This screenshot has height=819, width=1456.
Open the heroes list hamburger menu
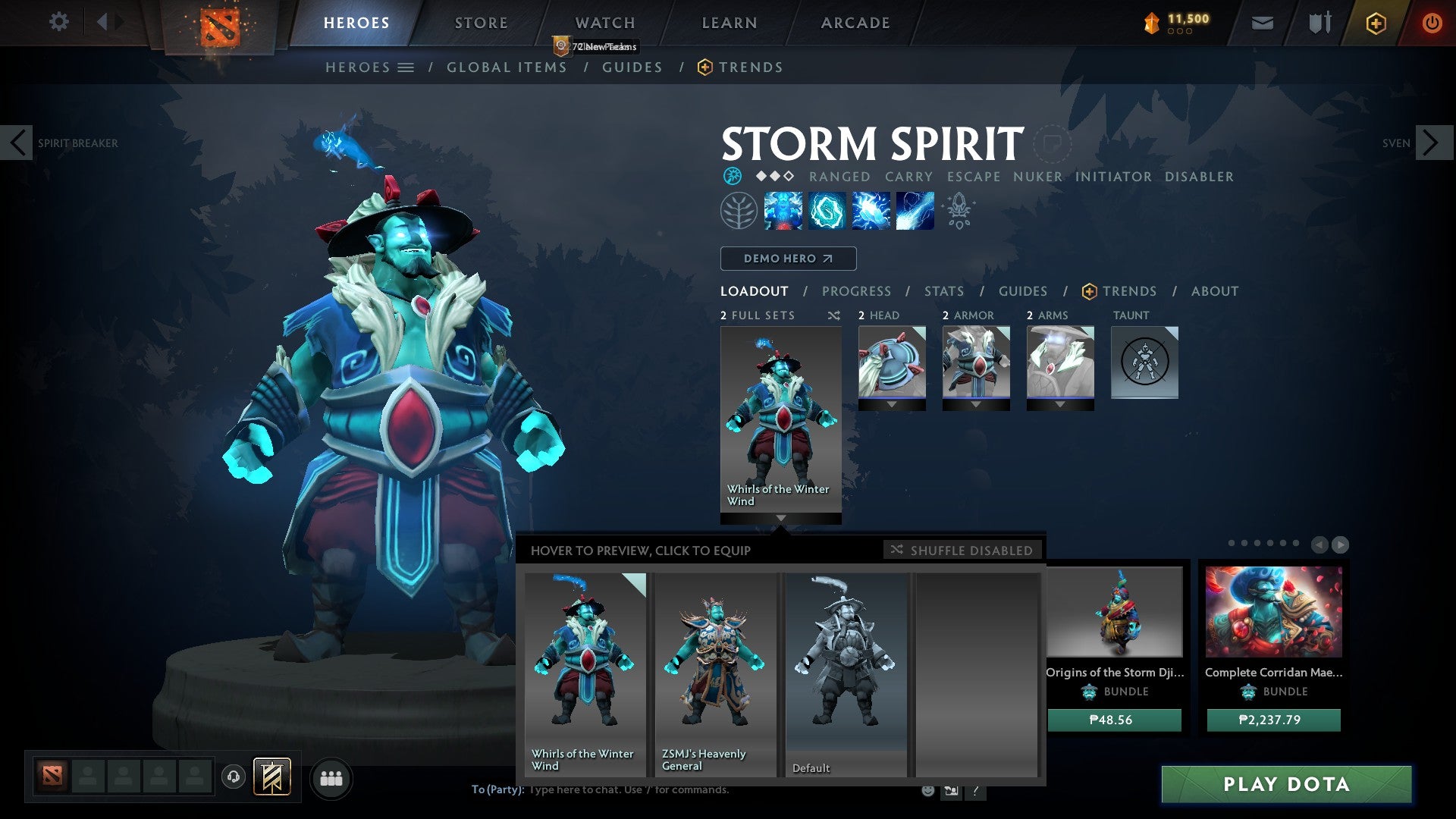[405, 67]
